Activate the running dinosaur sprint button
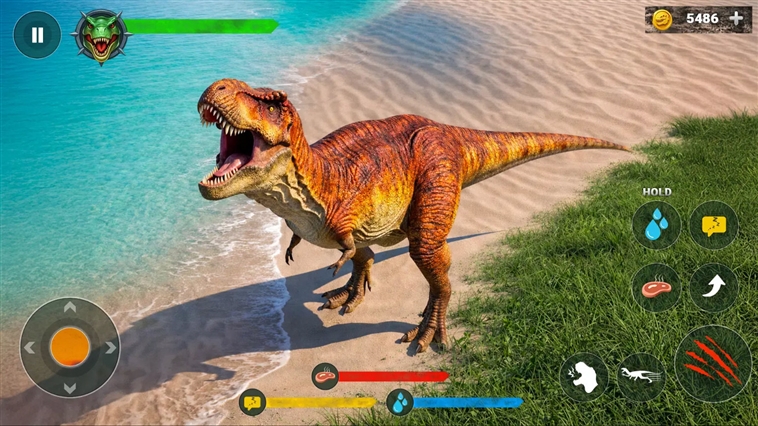This screenshot has height=426, width=758. tap(640, 376)
